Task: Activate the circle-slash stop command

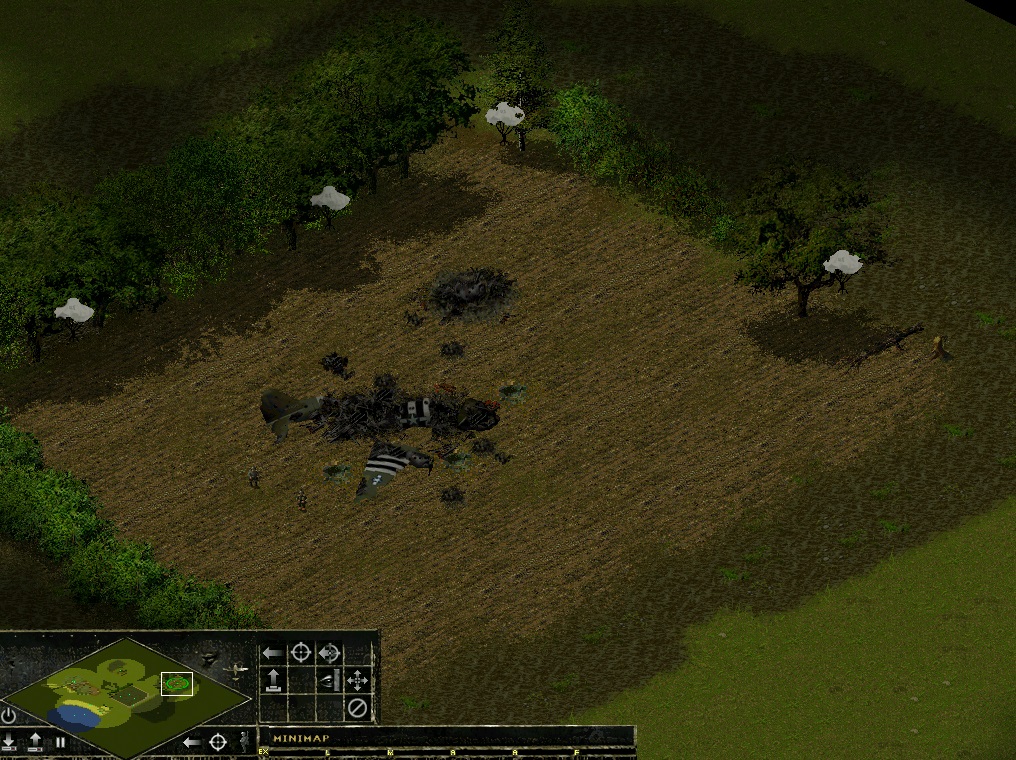Action: tap(357, 708)
